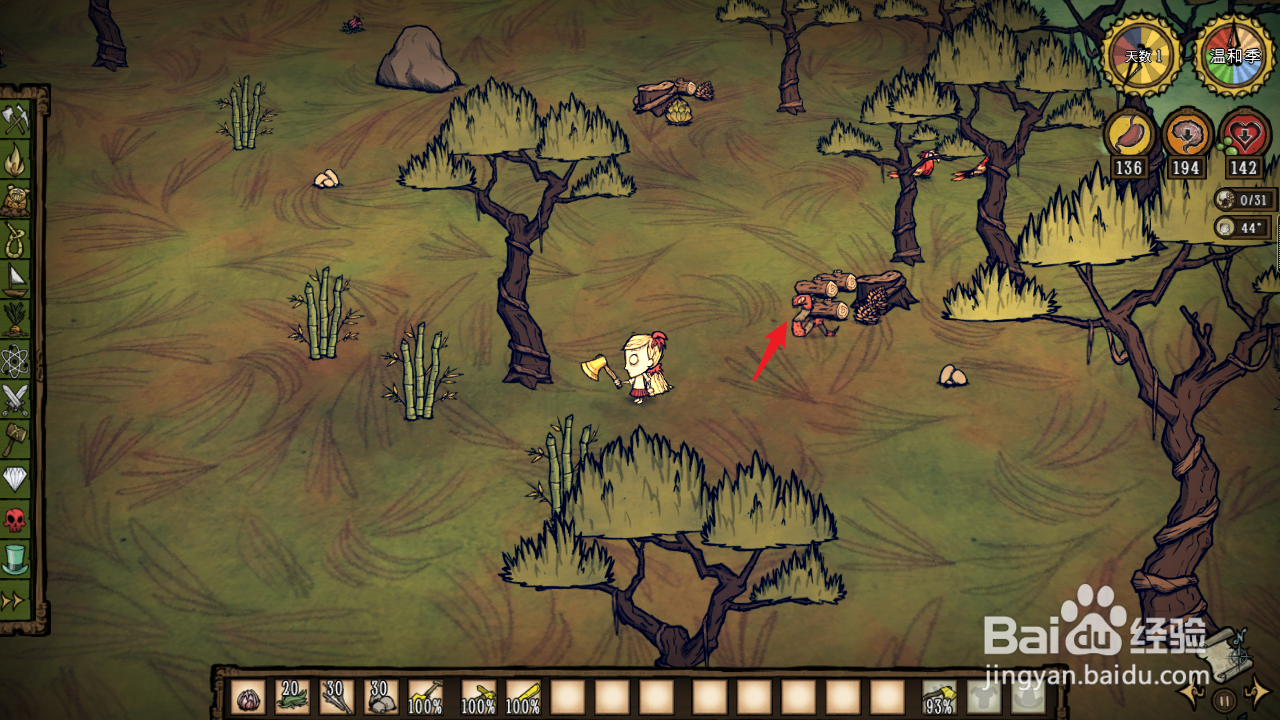1280x720 pixels.
Task: Pause the game with the round pause button
Action: click(1226, 699)
